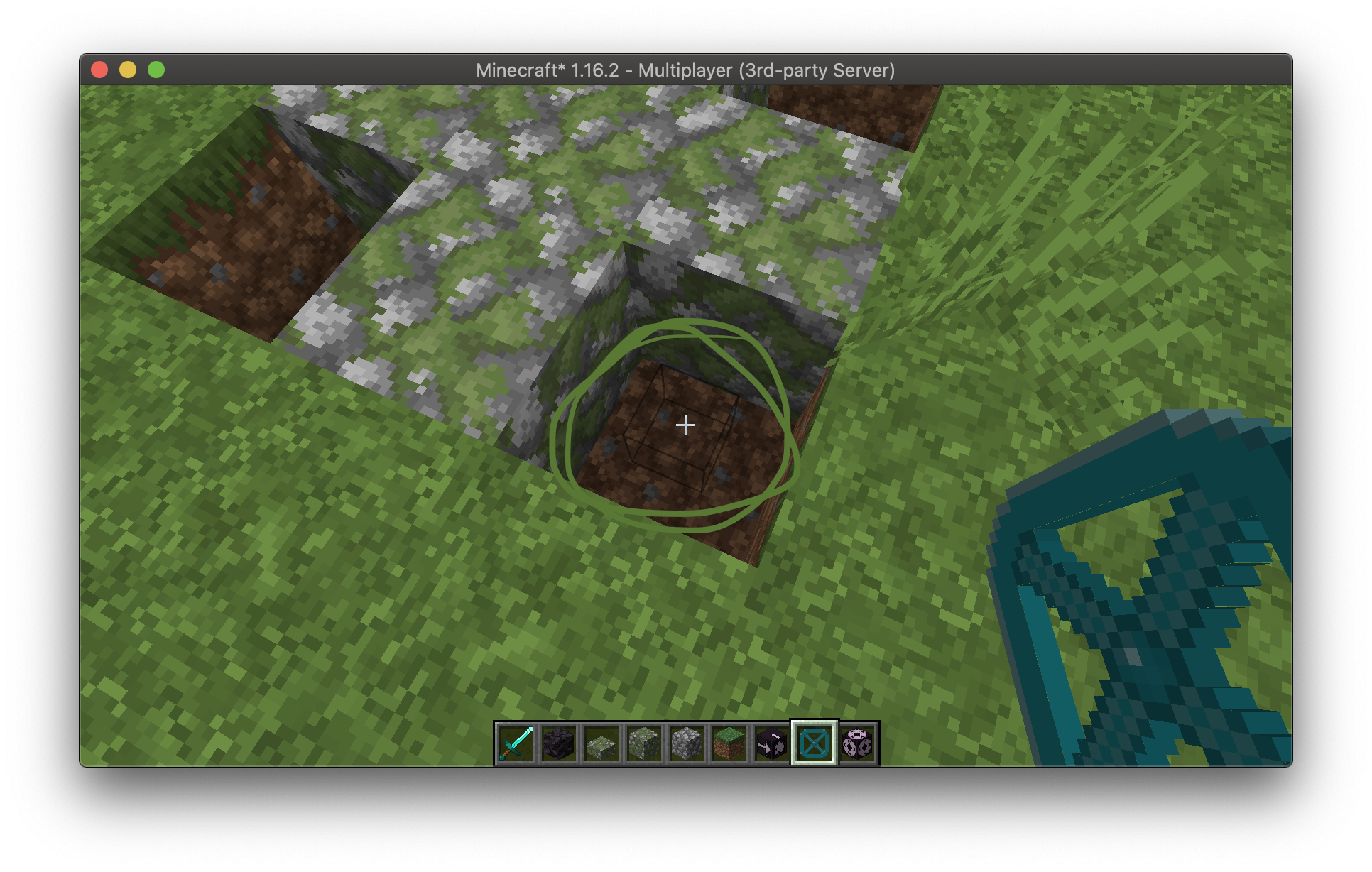Select the blackstone block hotbar slot
The height and width of the screenshot is (872, 1372).
coord(559,743)
